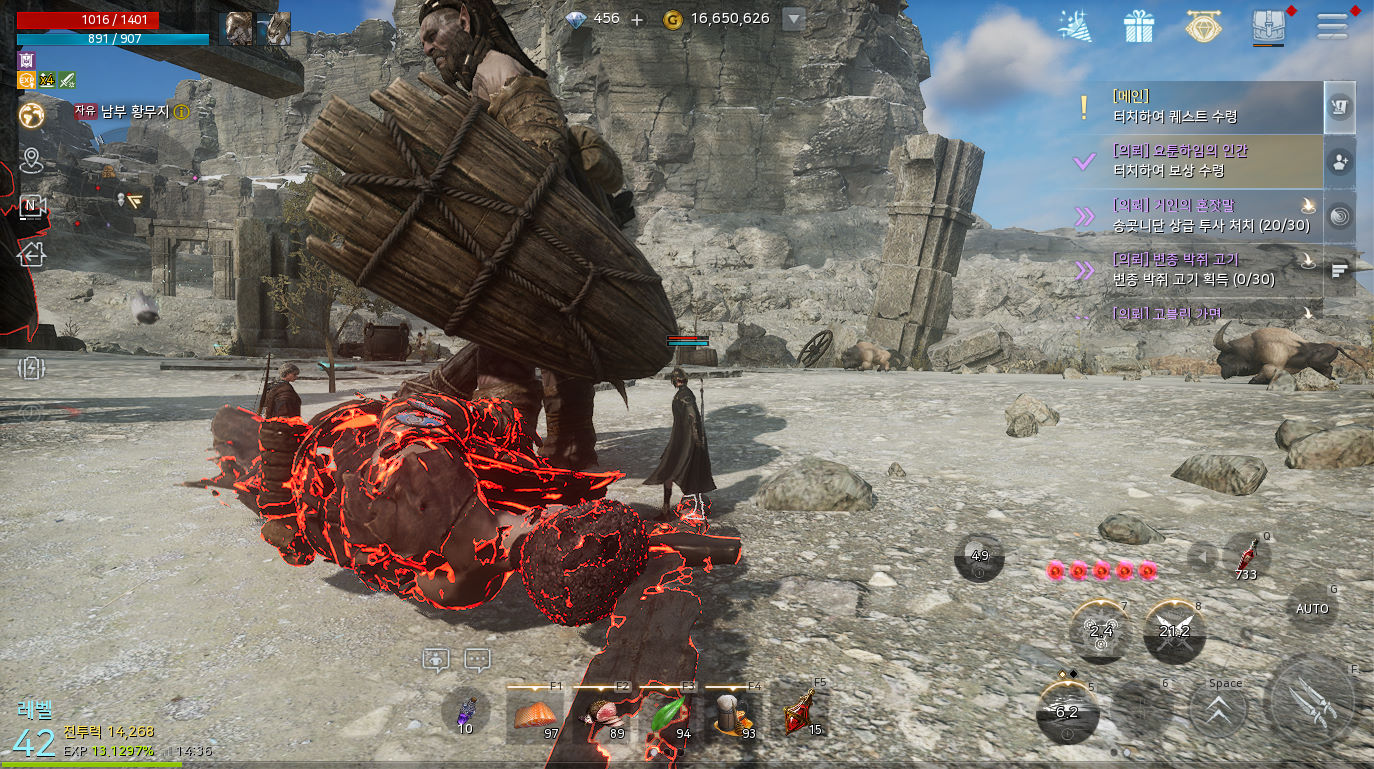Open the world map globe icon

click(x=32, y=115)
